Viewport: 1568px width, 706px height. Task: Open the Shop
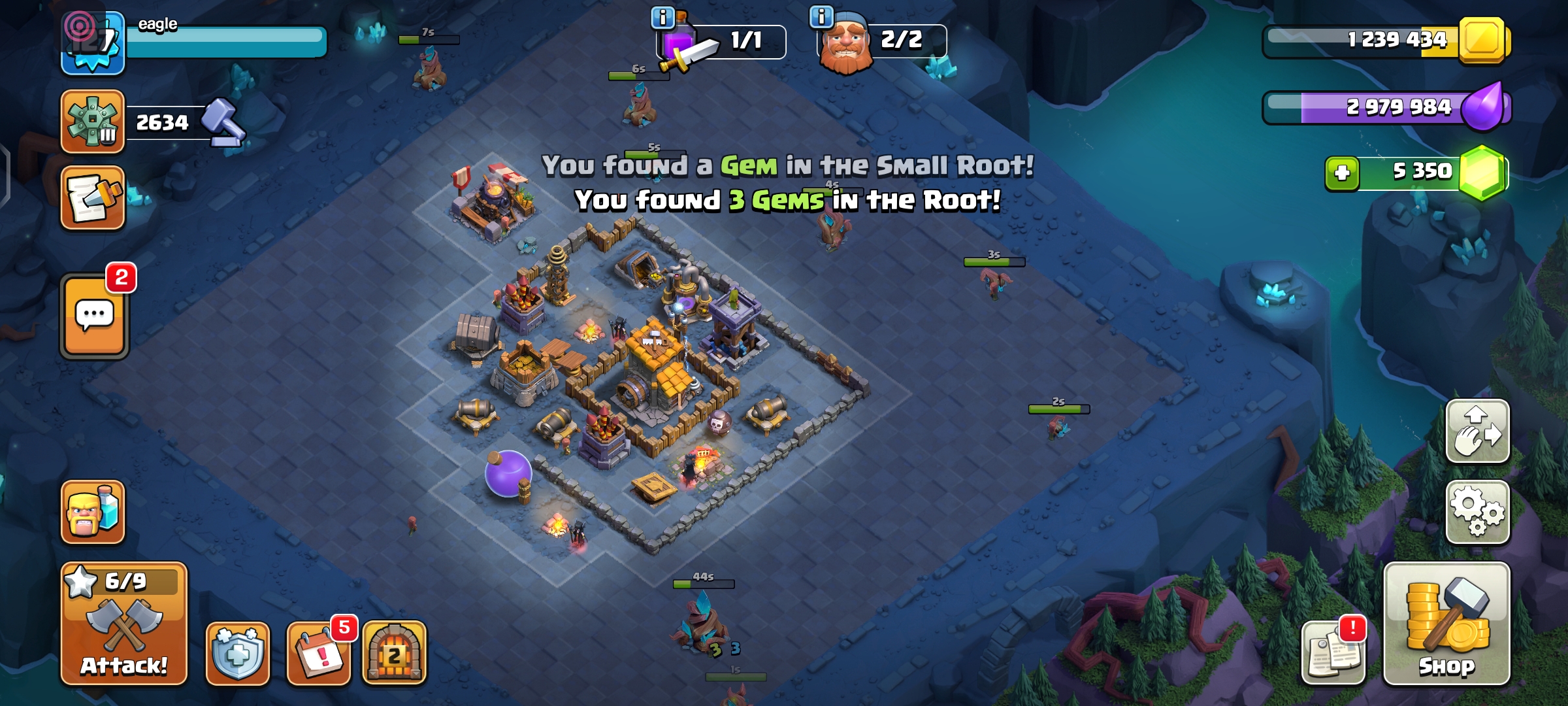[x=1446, y=624]
